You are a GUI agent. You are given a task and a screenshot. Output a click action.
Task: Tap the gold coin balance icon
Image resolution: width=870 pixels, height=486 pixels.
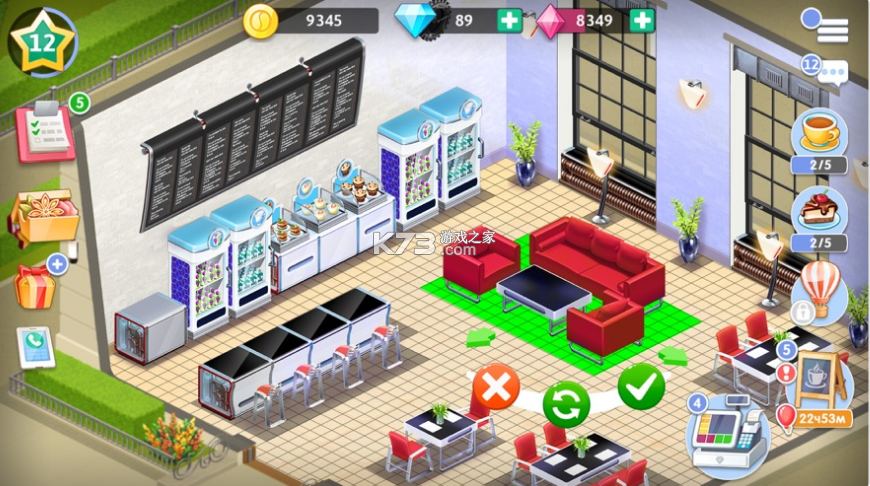tap(260, 21)
